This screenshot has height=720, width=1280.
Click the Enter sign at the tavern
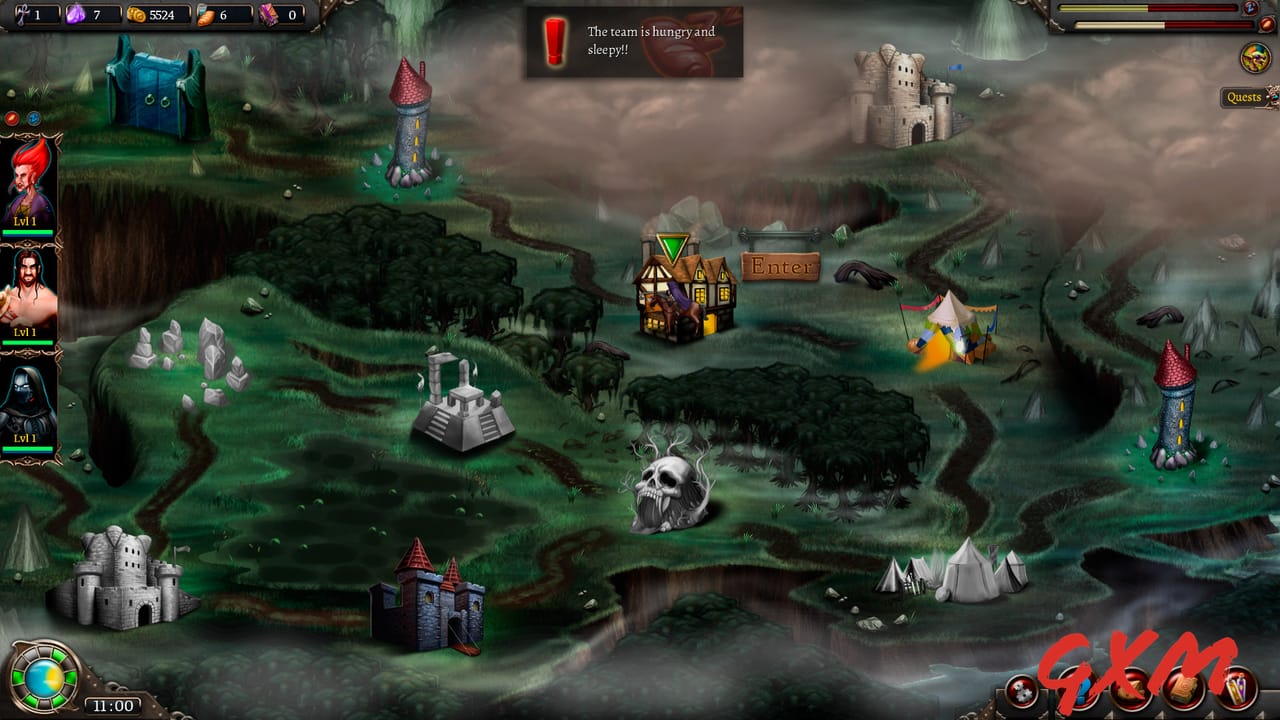pos(781,266)
